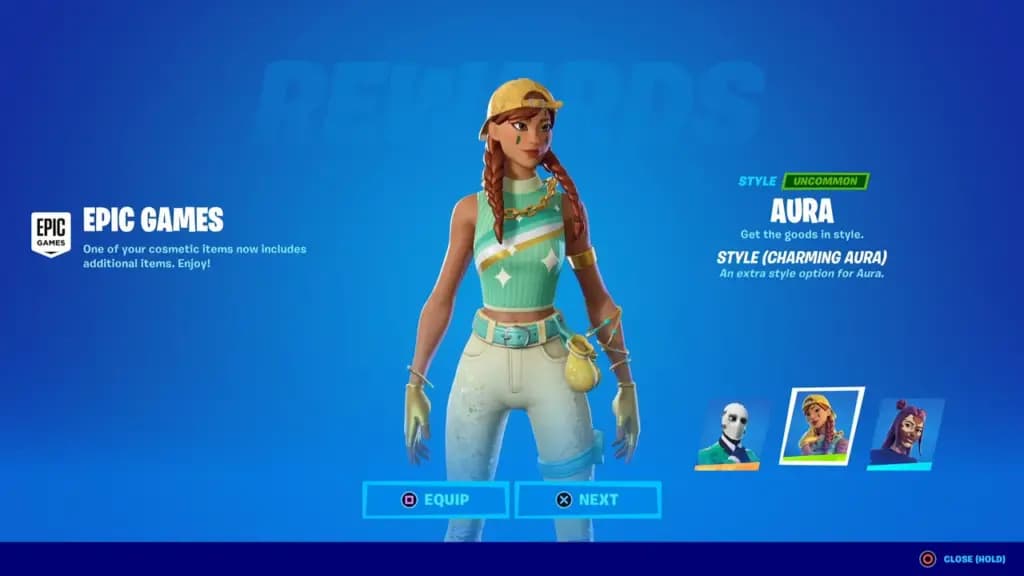Select the white-masked suit outfit thumbnail
Viewport: 1024px width, 576px height.
(x=732, y=435)
